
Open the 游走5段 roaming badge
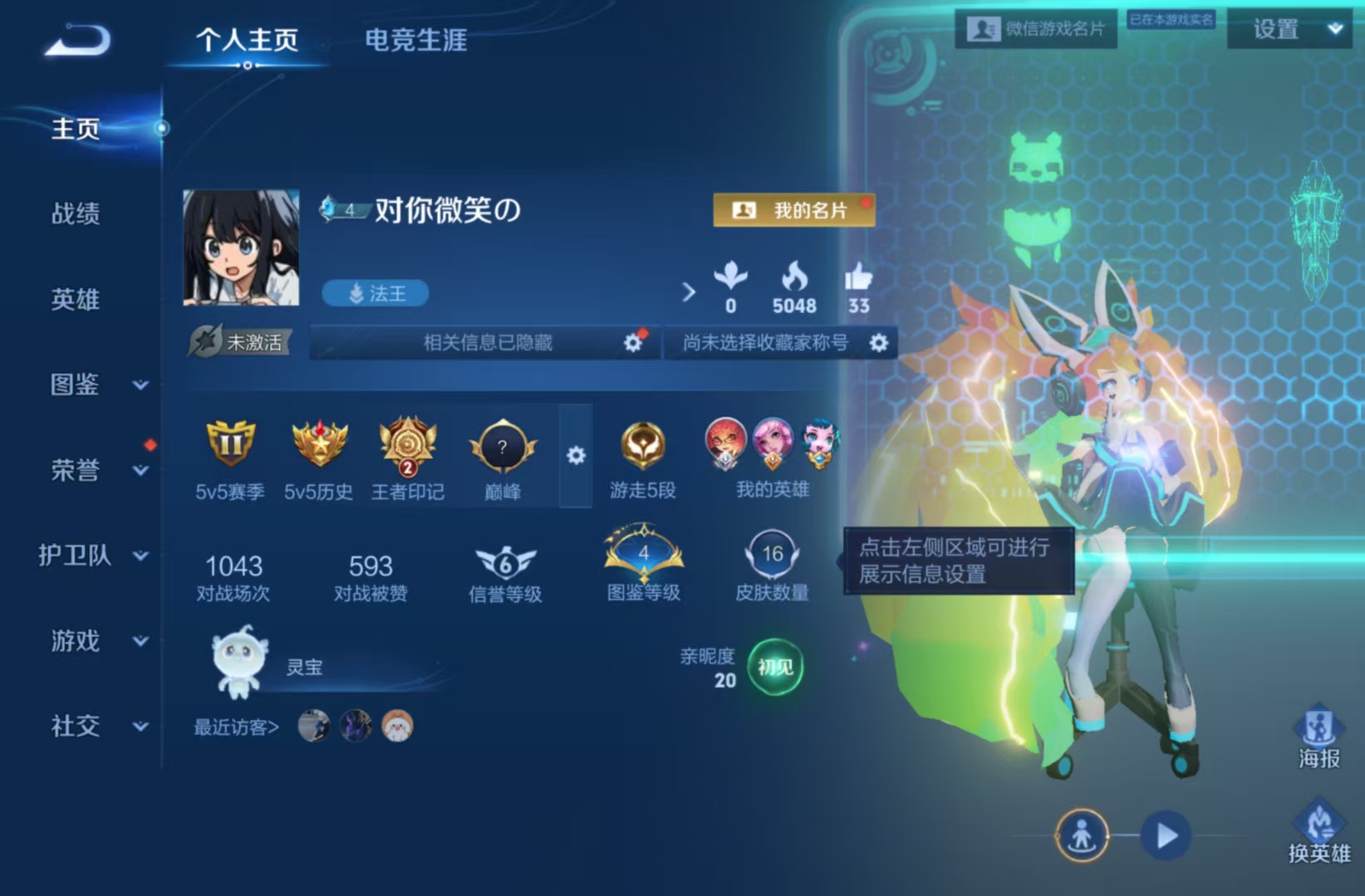point(641,447)
